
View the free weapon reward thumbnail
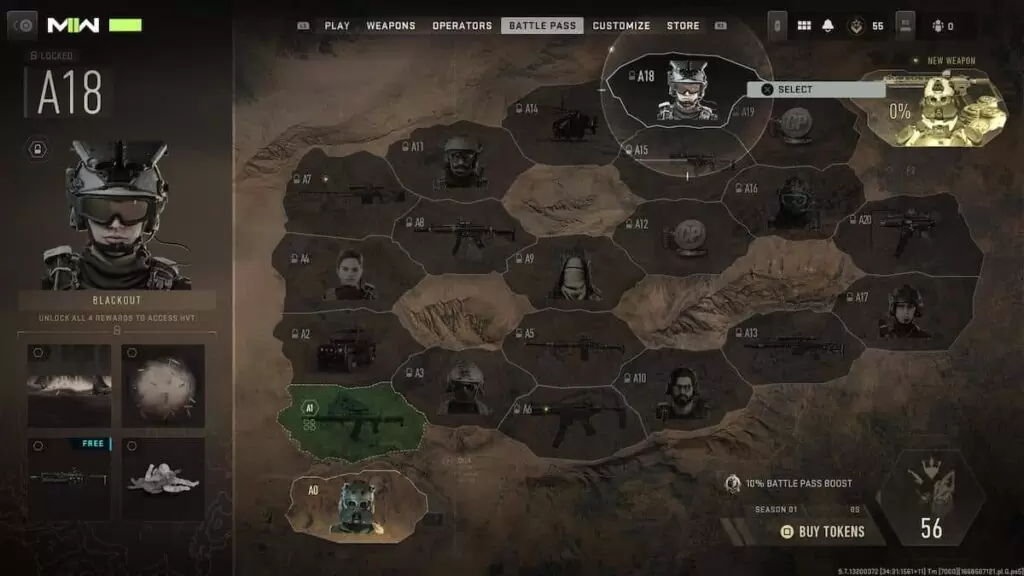click(69, 478)
